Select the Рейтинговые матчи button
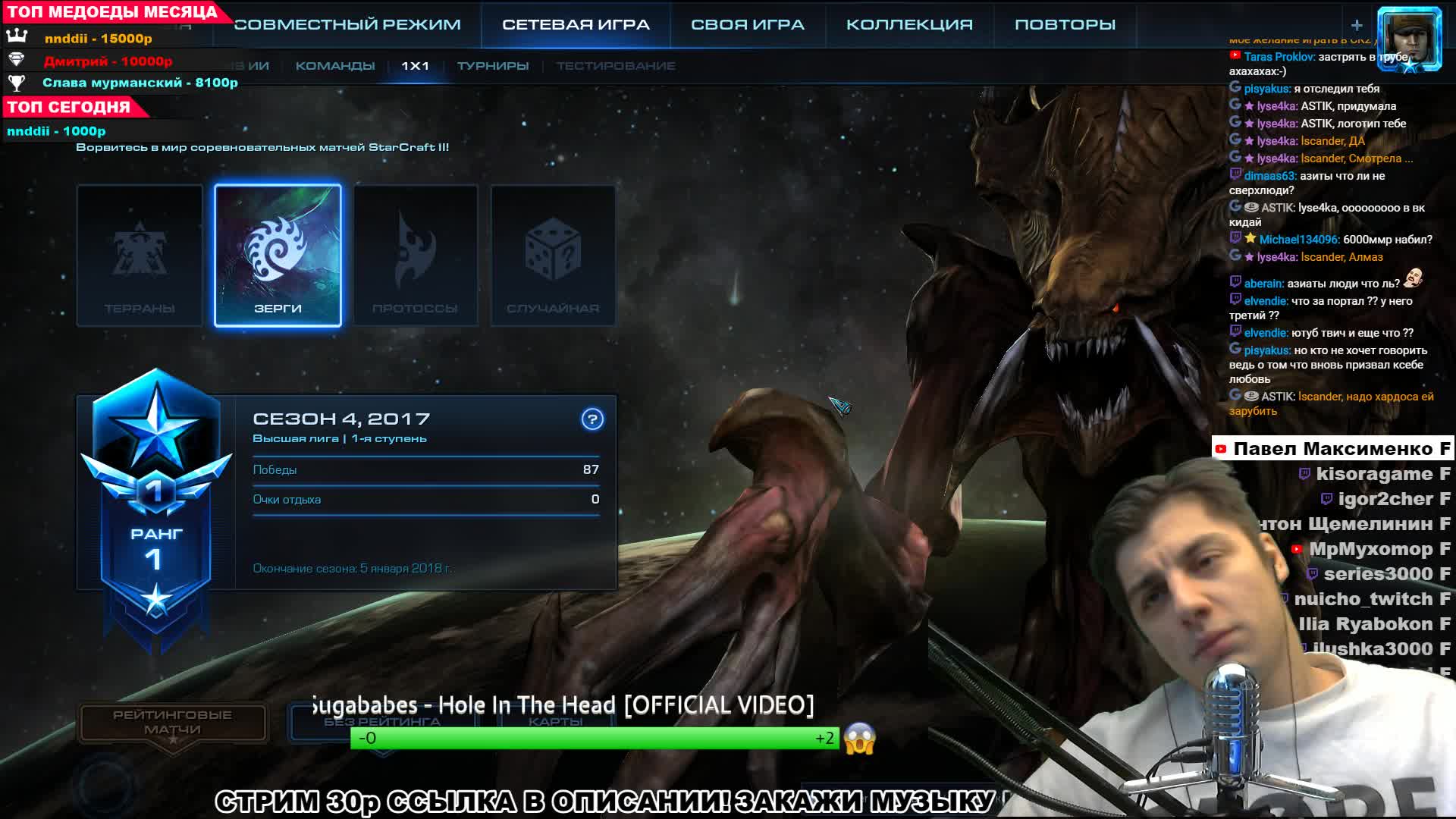The width and height of the screenshot is (1456, 819). click(x=173, y=722)
